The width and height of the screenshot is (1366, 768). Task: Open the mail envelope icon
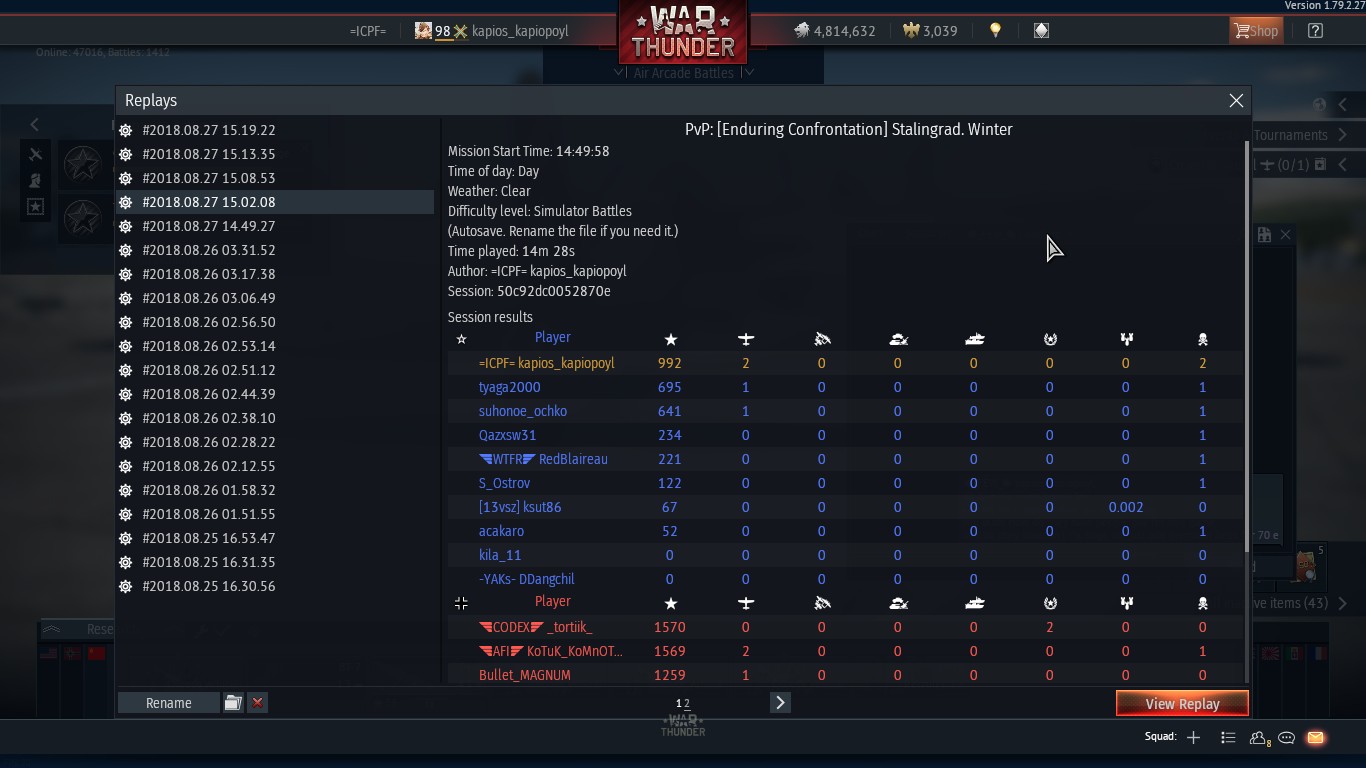point(1315,738)
